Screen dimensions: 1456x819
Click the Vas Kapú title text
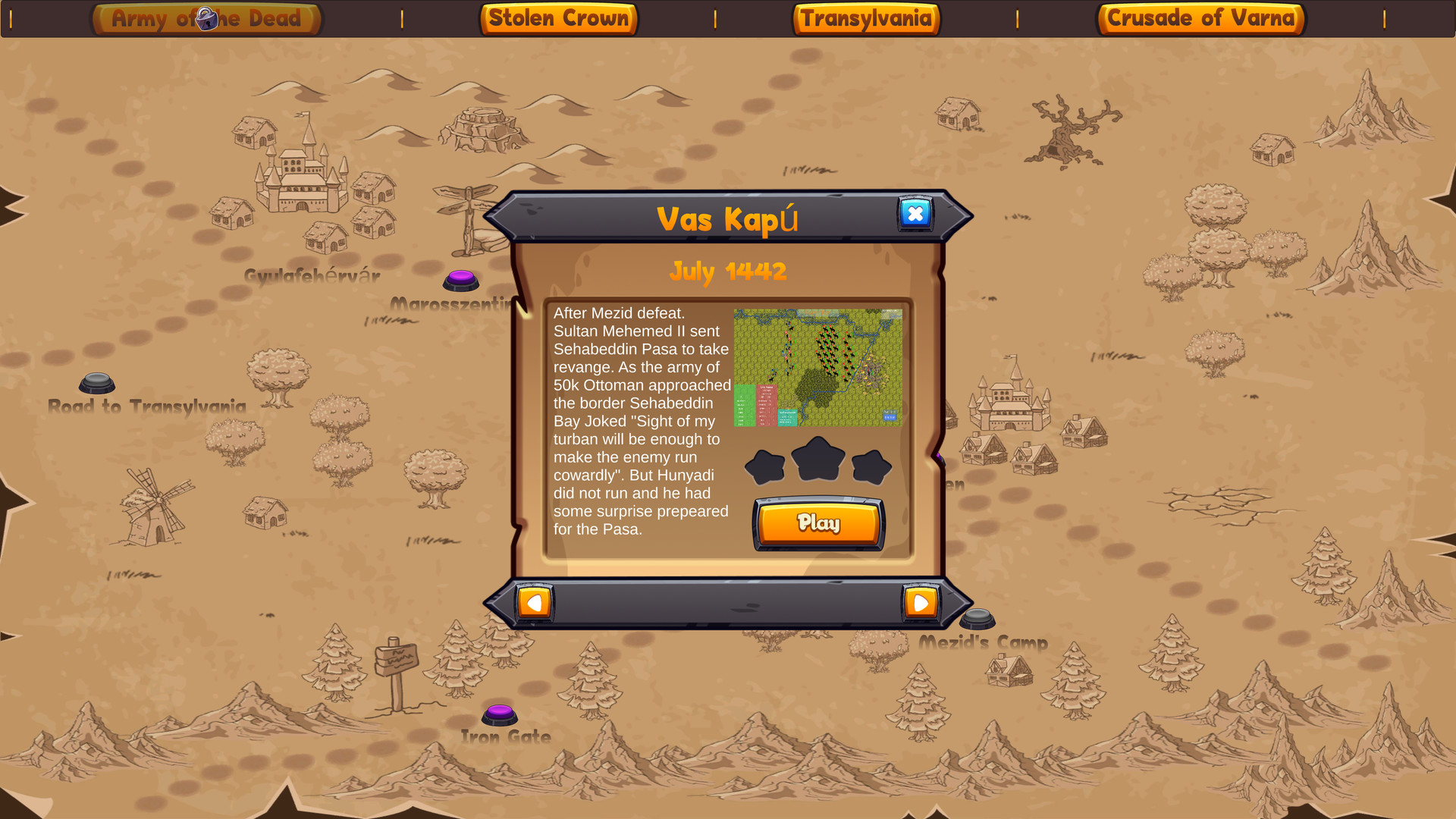coord(726,218)
